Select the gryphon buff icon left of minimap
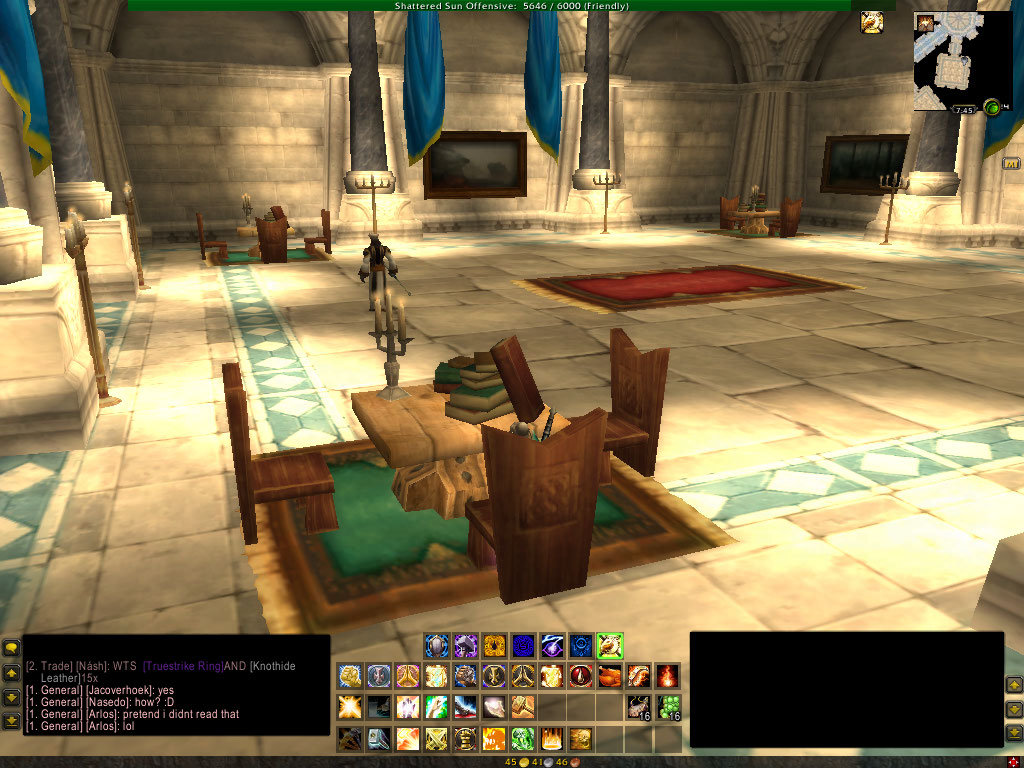This screenshot has width=1024, height=768. [872, 22]
